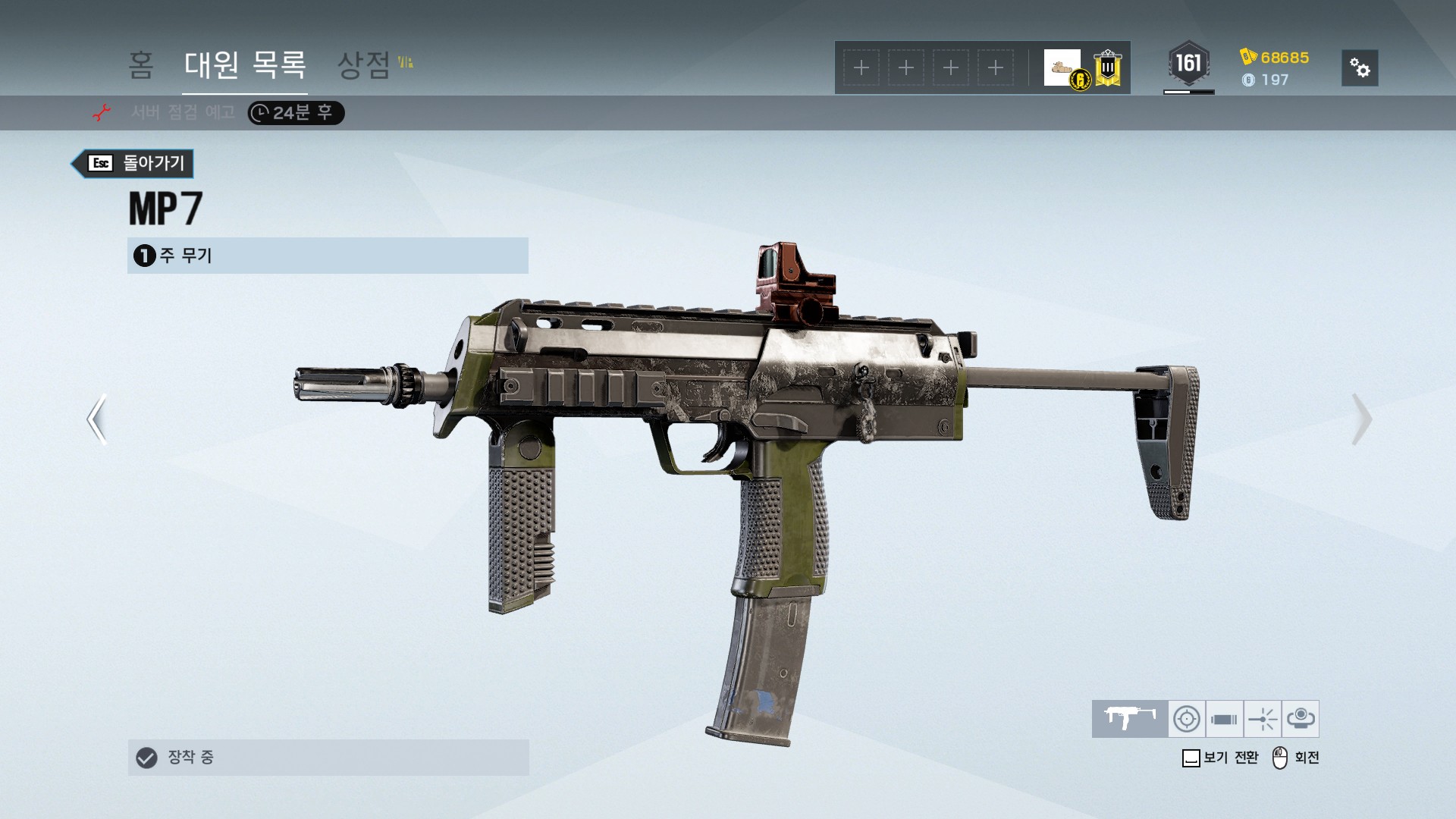Open the 서버 점검 예고 maintenance notice
This screenshot has width=1456, height=819.
(183, 113)
